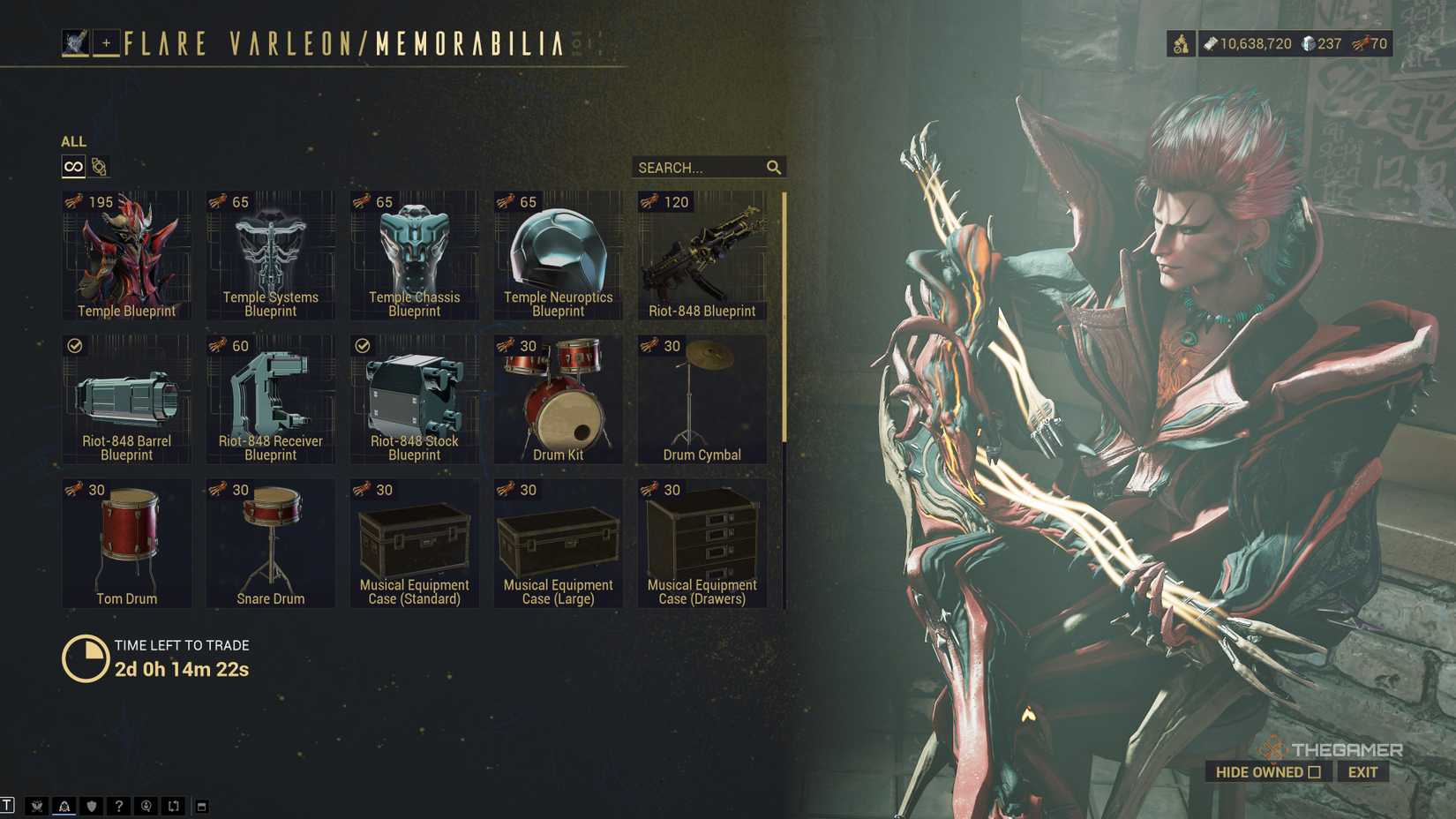Open the chat icon at bottom-left corner
The height and width of the screenshot is (819, 1456).
7,805
